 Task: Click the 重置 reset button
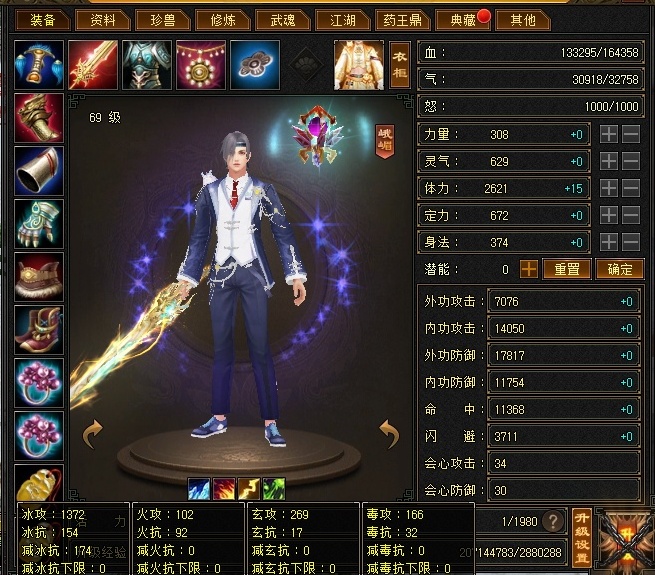pos(567,269)
